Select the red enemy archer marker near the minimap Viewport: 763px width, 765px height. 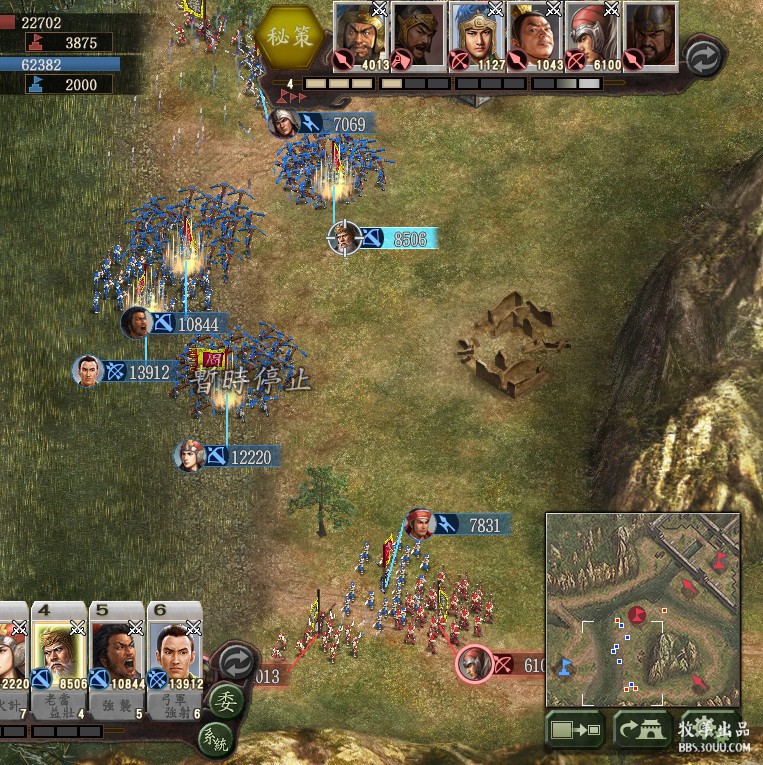pyautogui.click(x=474, y=663)
